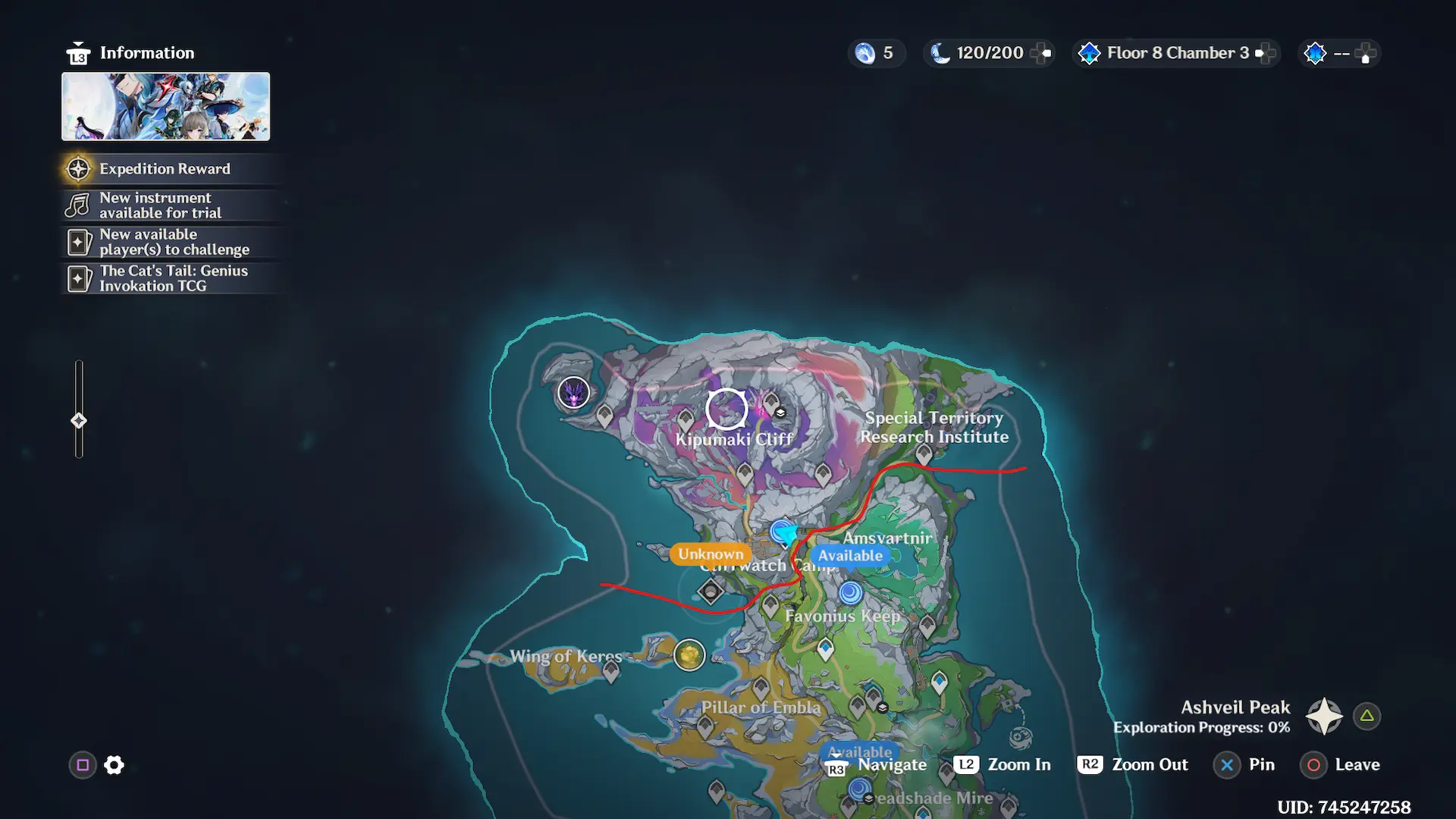Click the event banner thumbnail under Information
The height and width of the screenshot is (819, 1456).
point(165,106)
